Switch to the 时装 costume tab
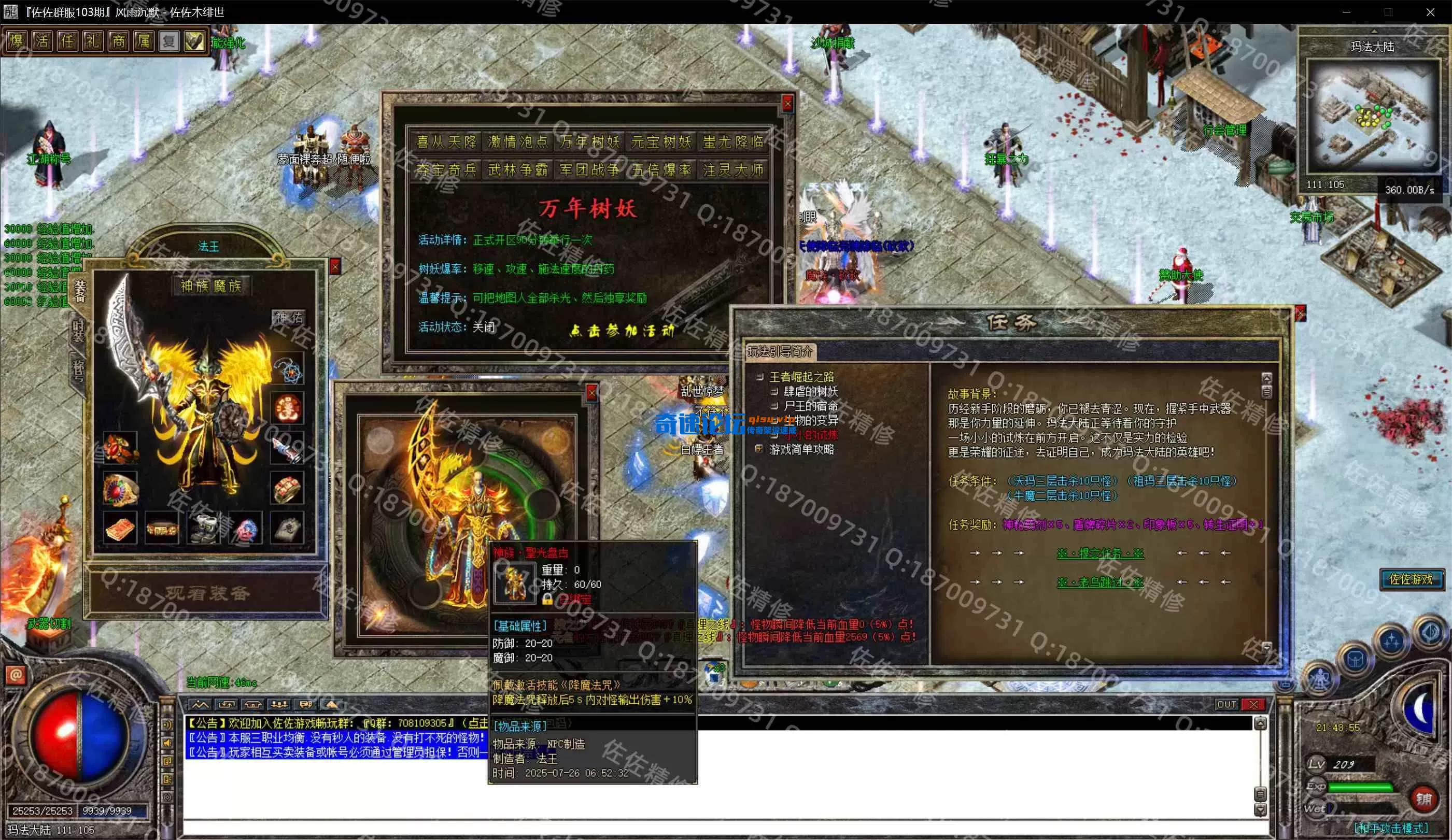1452x840 pixels. 78,331
